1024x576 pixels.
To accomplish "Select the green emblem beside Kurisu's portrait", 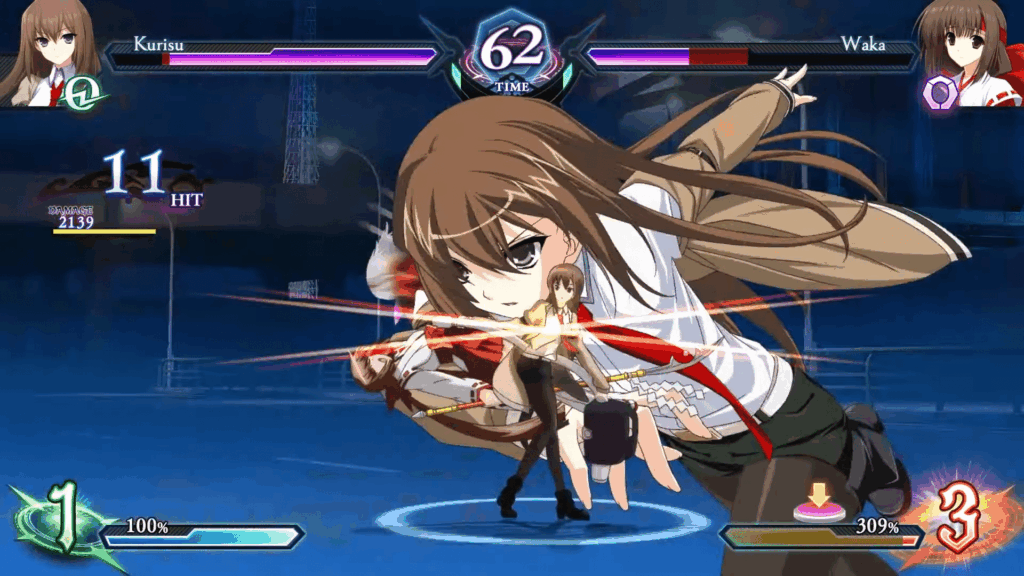I will (90, 93).
